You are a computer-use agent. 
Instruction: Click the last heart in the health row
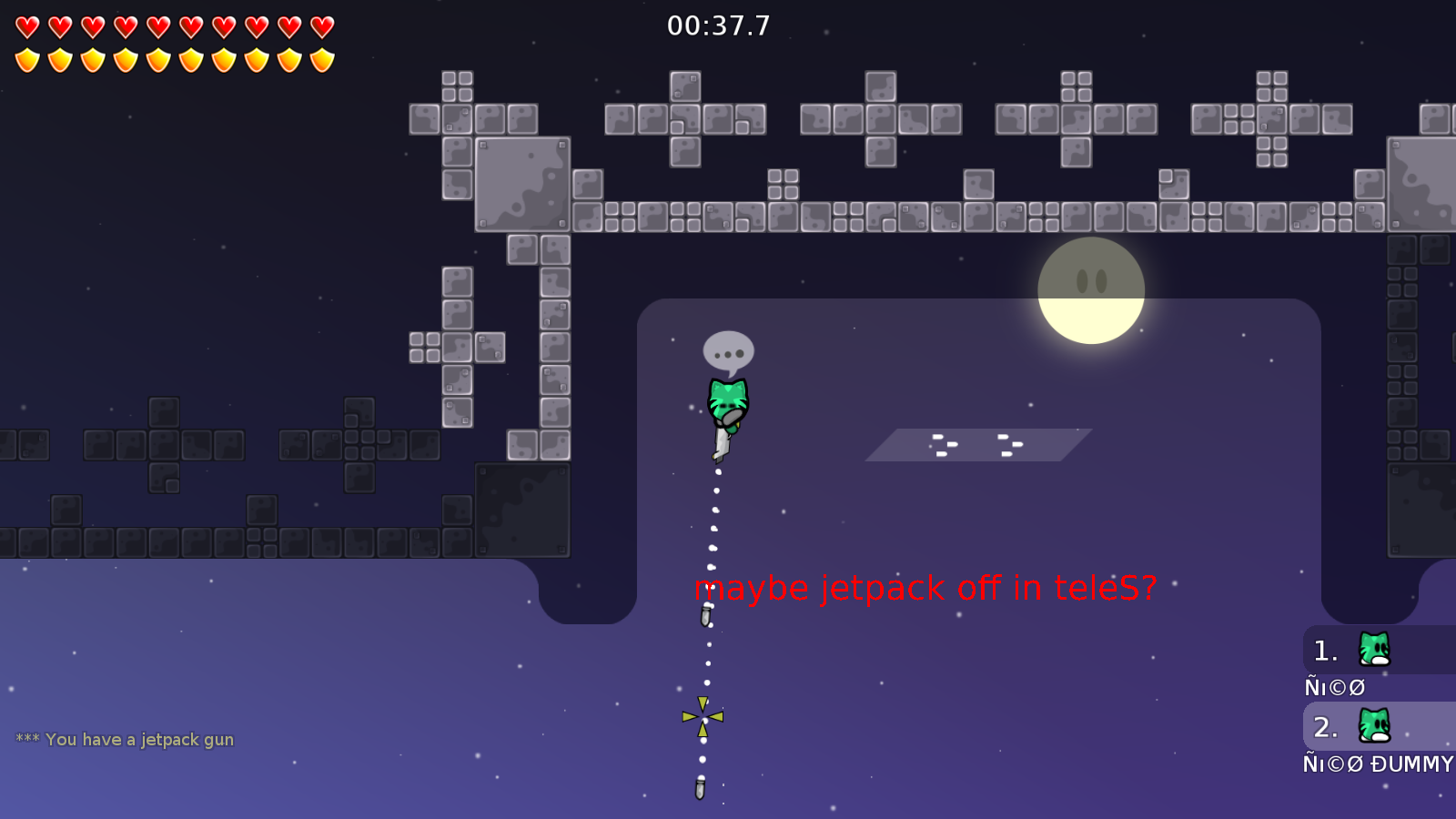[x=320, y=27]
